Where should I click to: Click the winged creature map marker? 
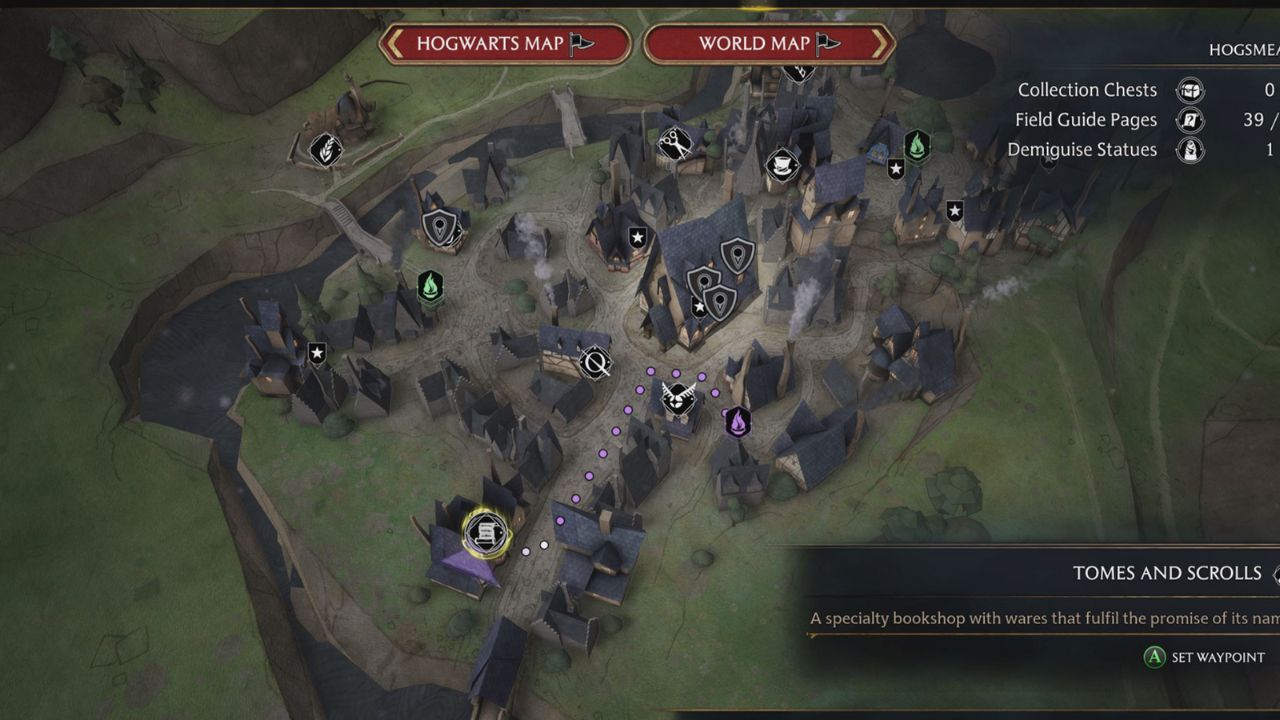(x=679, y=398)
